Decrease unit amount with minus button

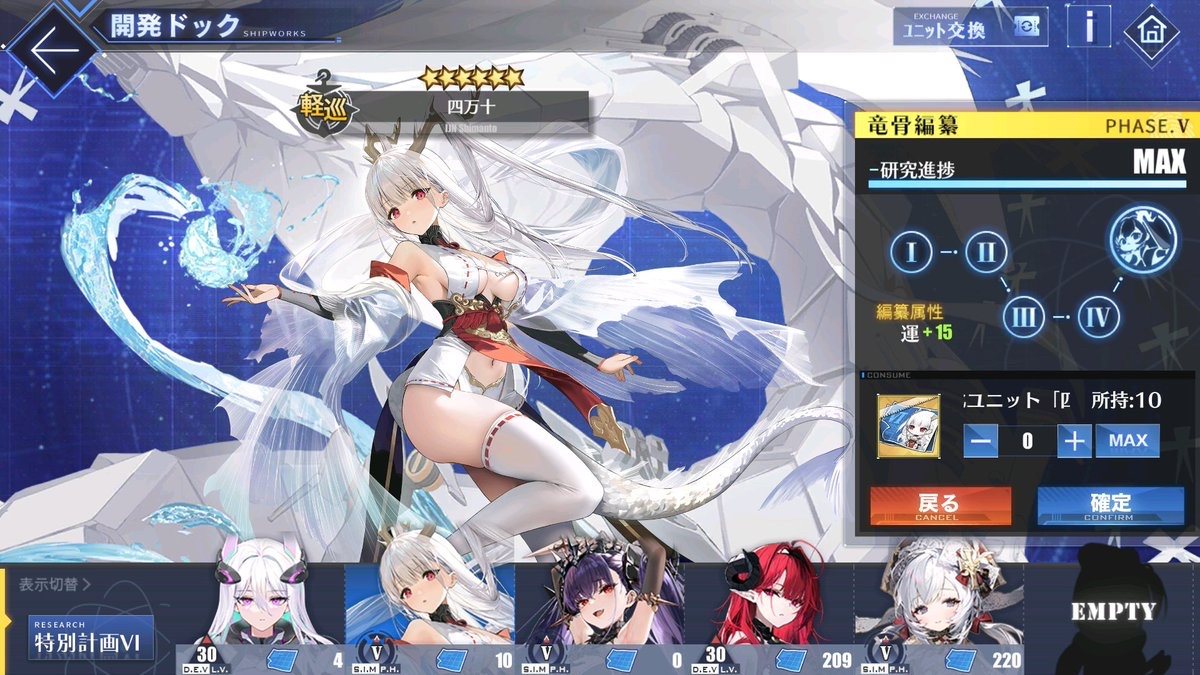[x=981, y=441]
